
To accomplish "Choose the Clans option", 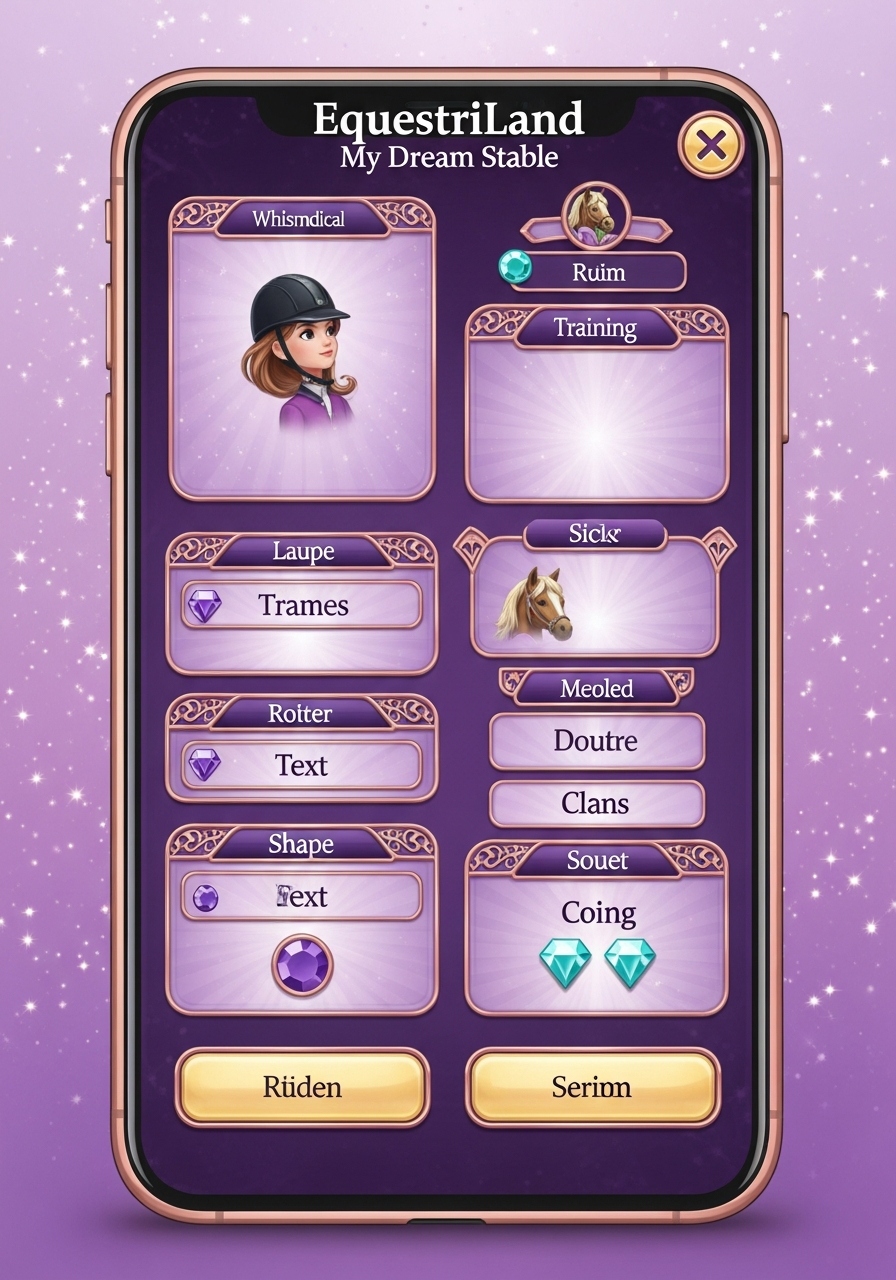I will pos(596,803).
